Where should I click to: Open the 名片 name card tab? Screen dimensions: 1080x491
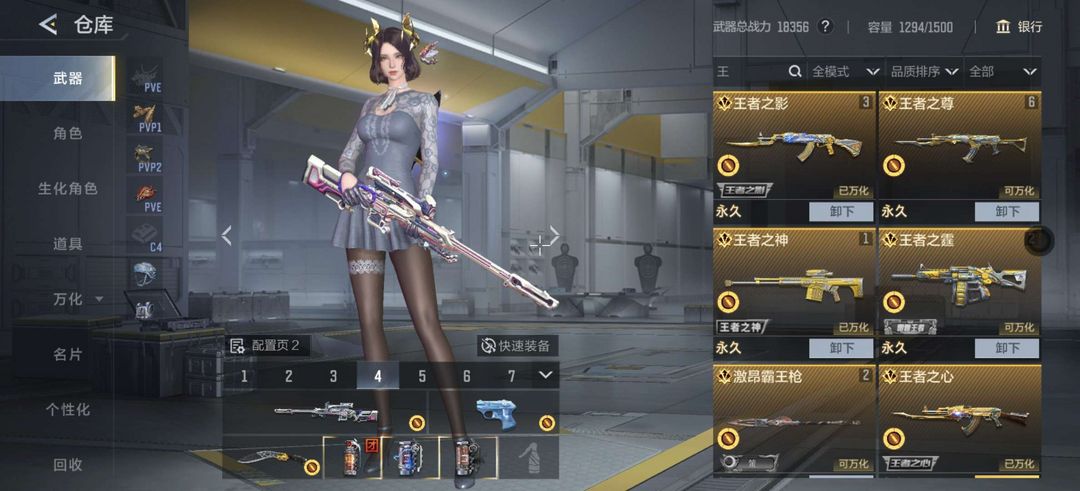coord(67,354)
